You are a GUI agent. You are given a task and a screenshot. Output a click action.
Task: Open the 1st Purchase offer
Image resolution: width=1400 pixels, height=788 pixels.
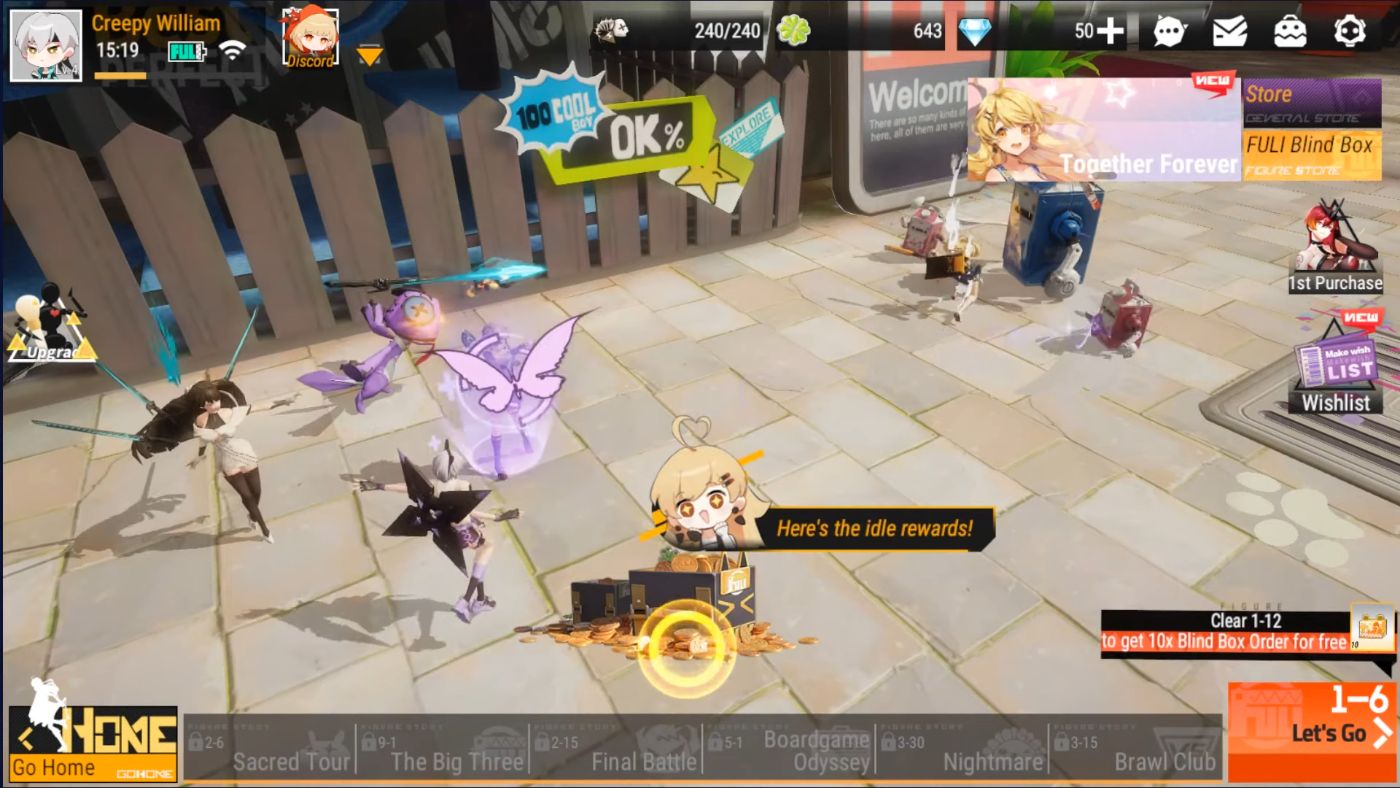tap(1337, 250)
